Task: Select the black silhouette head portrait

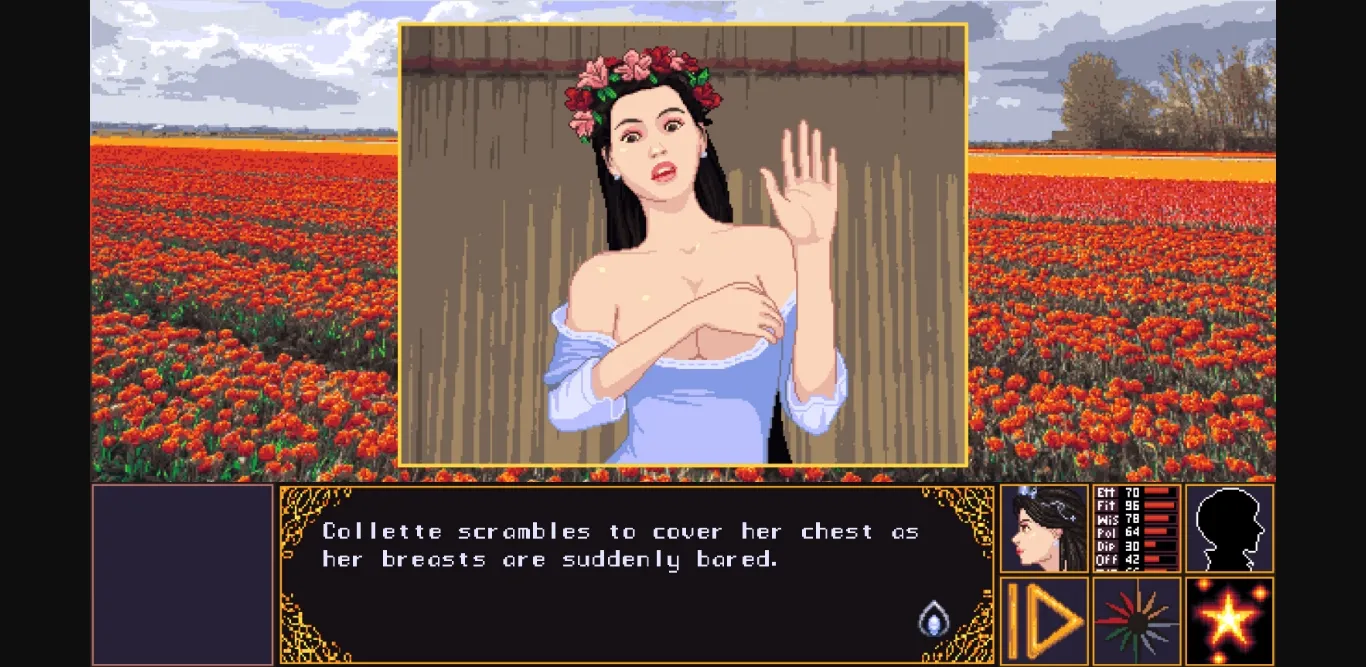Action: pos(1229,528)
